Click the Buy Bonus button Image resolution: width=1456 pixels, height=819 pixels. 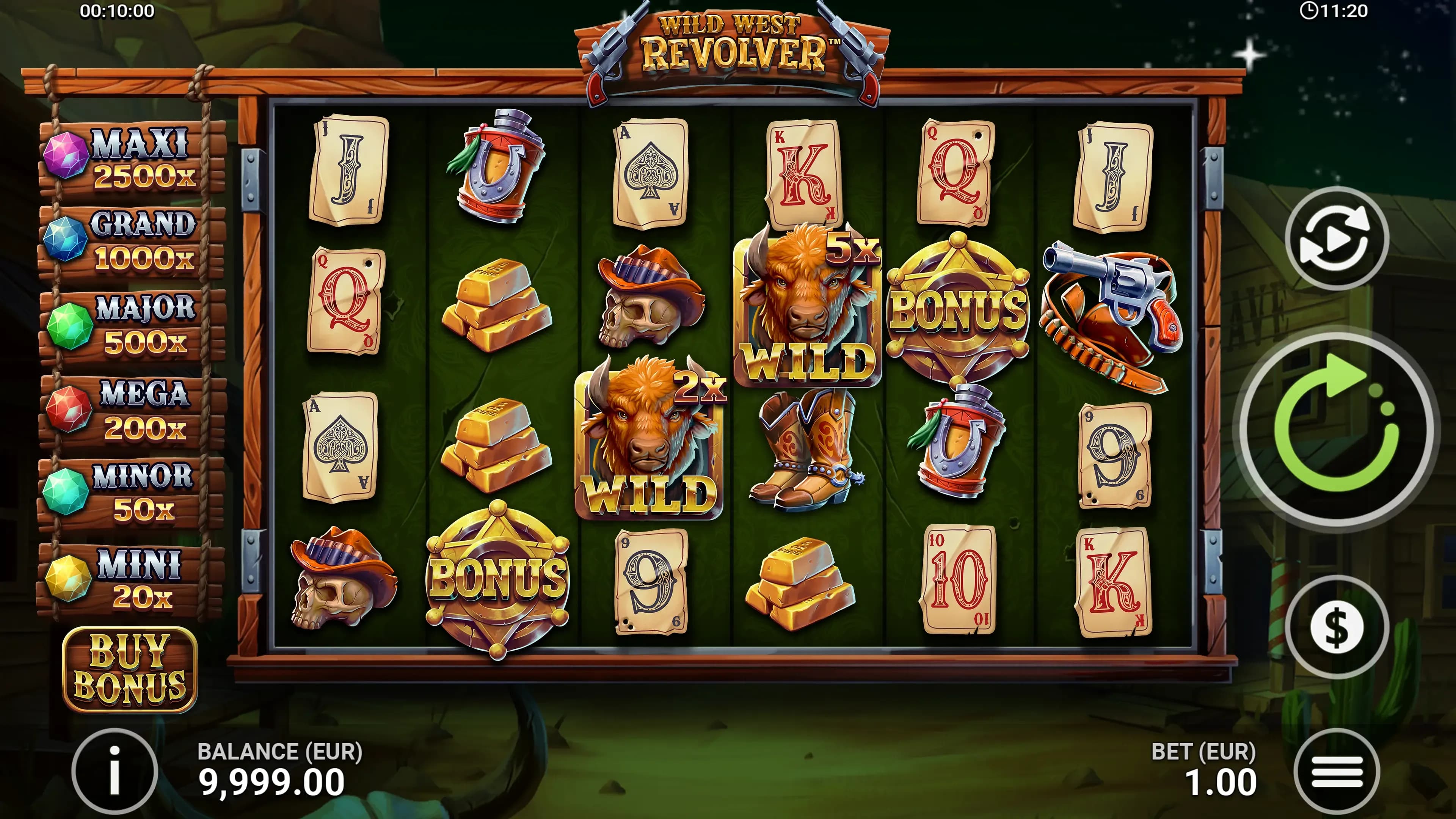pos(129,669)
